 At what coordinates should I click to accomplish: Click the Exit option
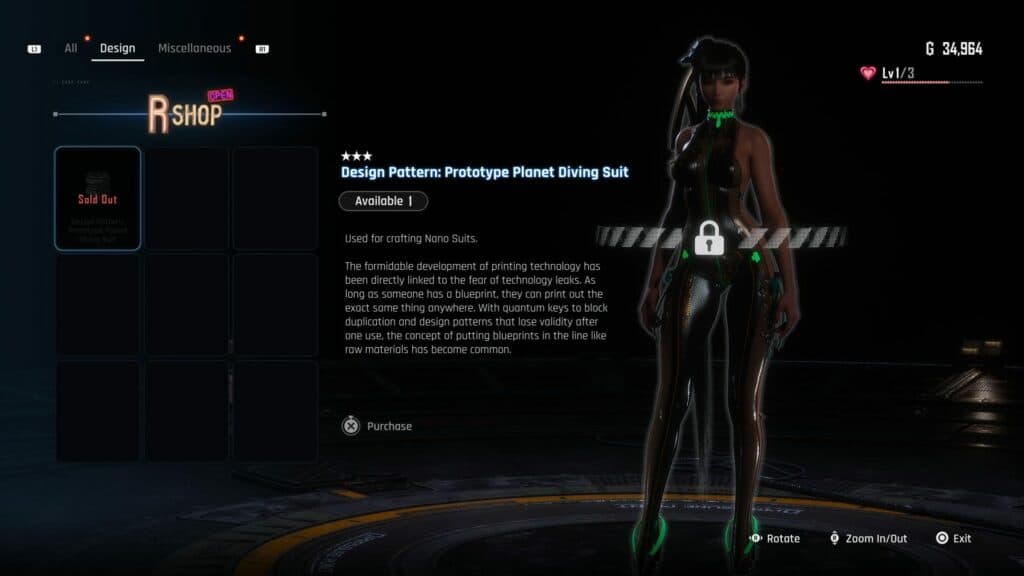(953, 538)
